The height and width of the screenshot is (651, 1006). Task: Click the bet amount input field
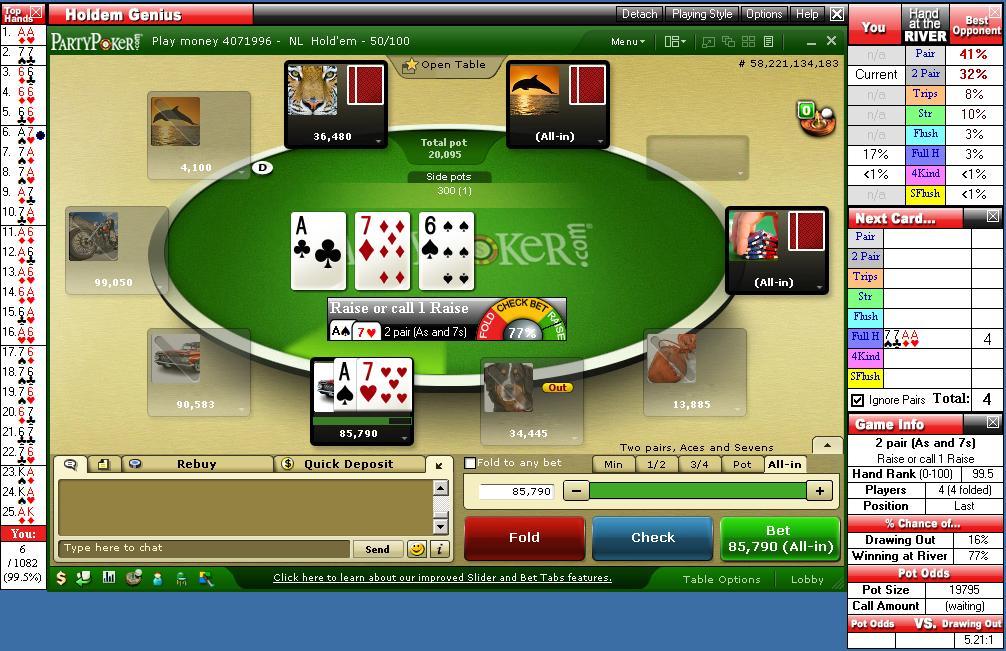click(516, 491)
